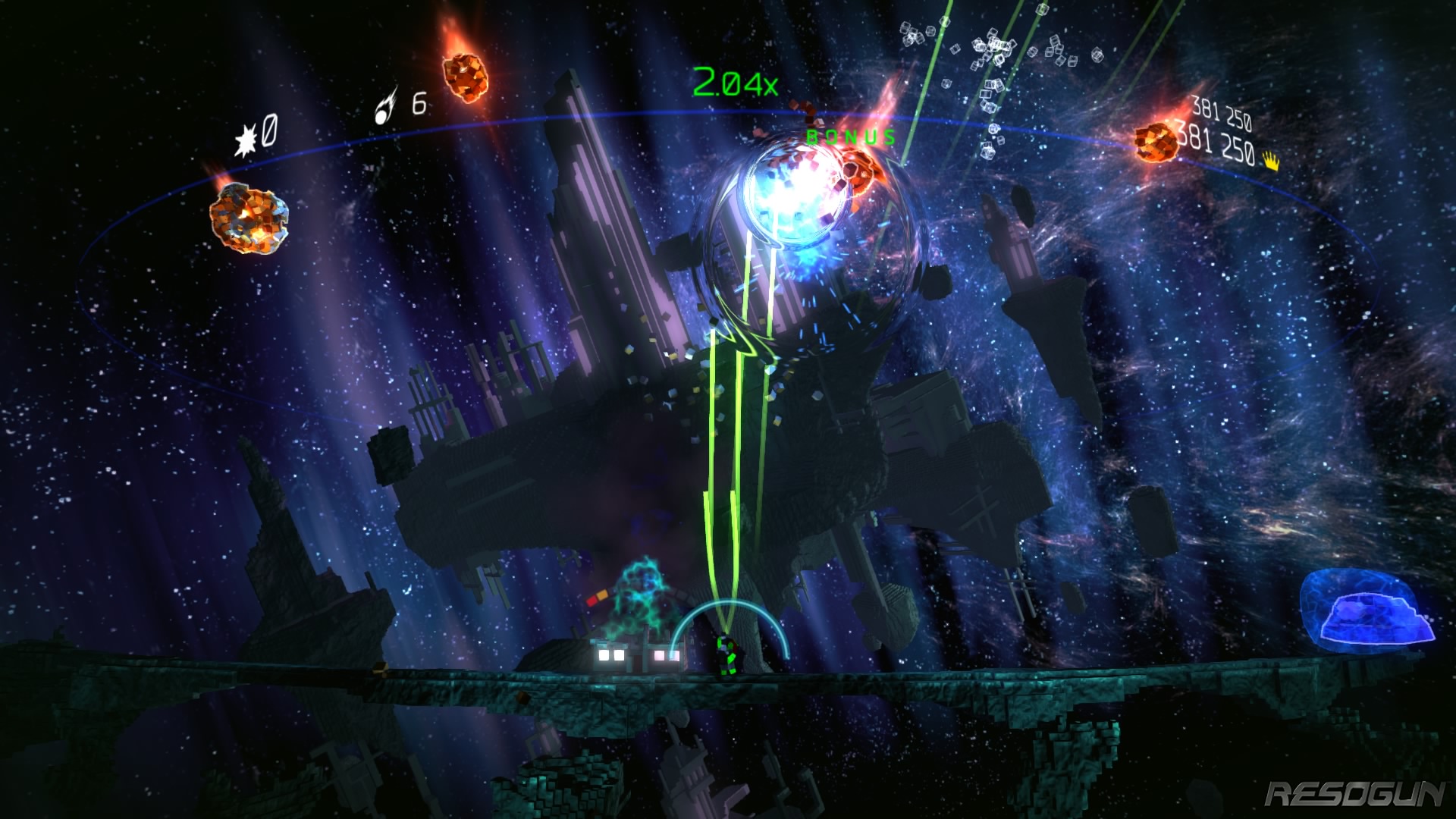Click the yellow crown icon beside the score

(x=1272, y=161)
